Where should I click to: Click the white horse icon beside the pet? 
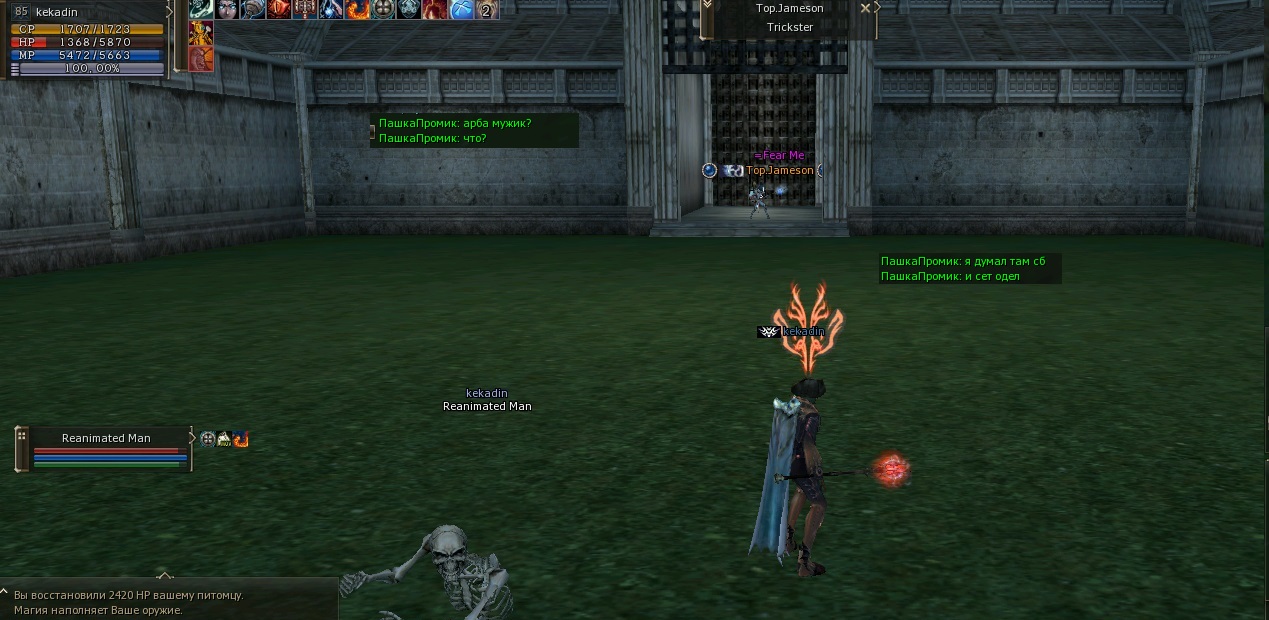pyautogui.click(x=224, y=438)
